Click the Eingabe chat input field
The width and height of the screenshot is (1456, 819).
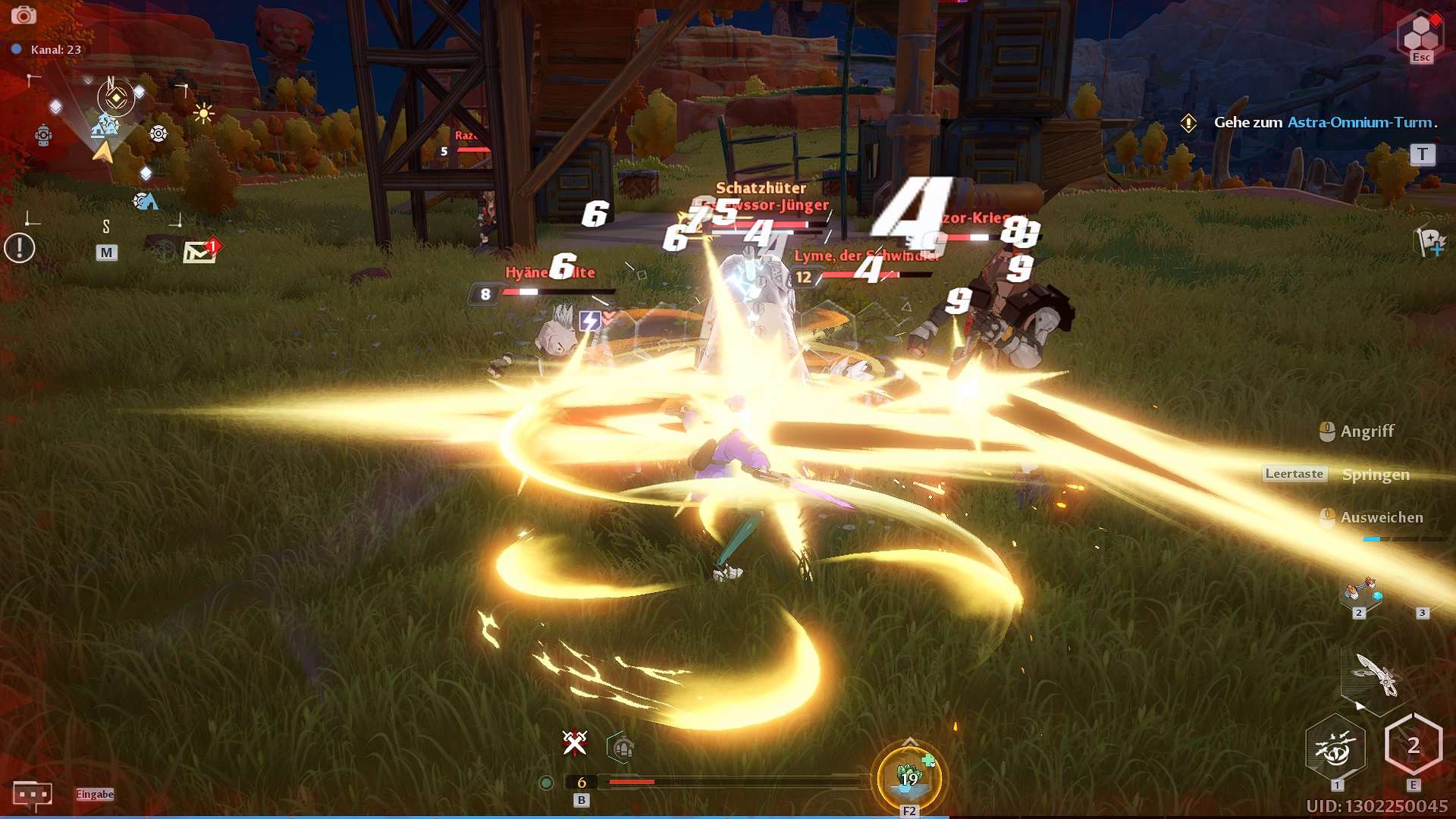point(95,794)
